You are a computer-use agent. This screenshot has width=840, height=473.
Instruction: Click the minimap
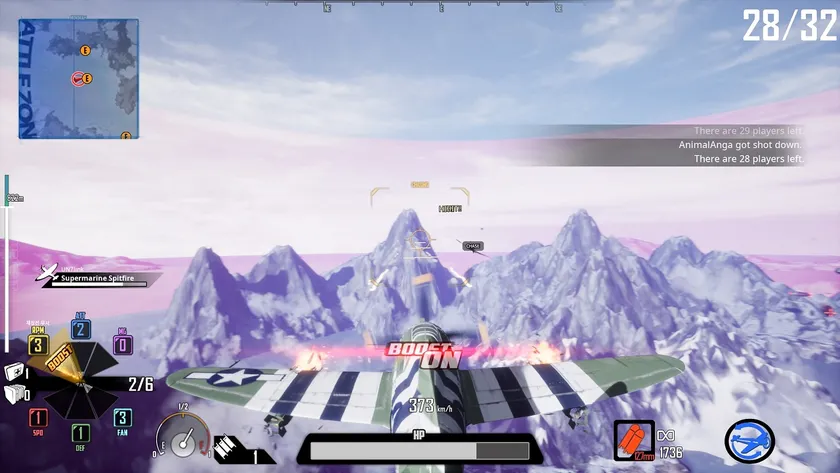[78, 78]
